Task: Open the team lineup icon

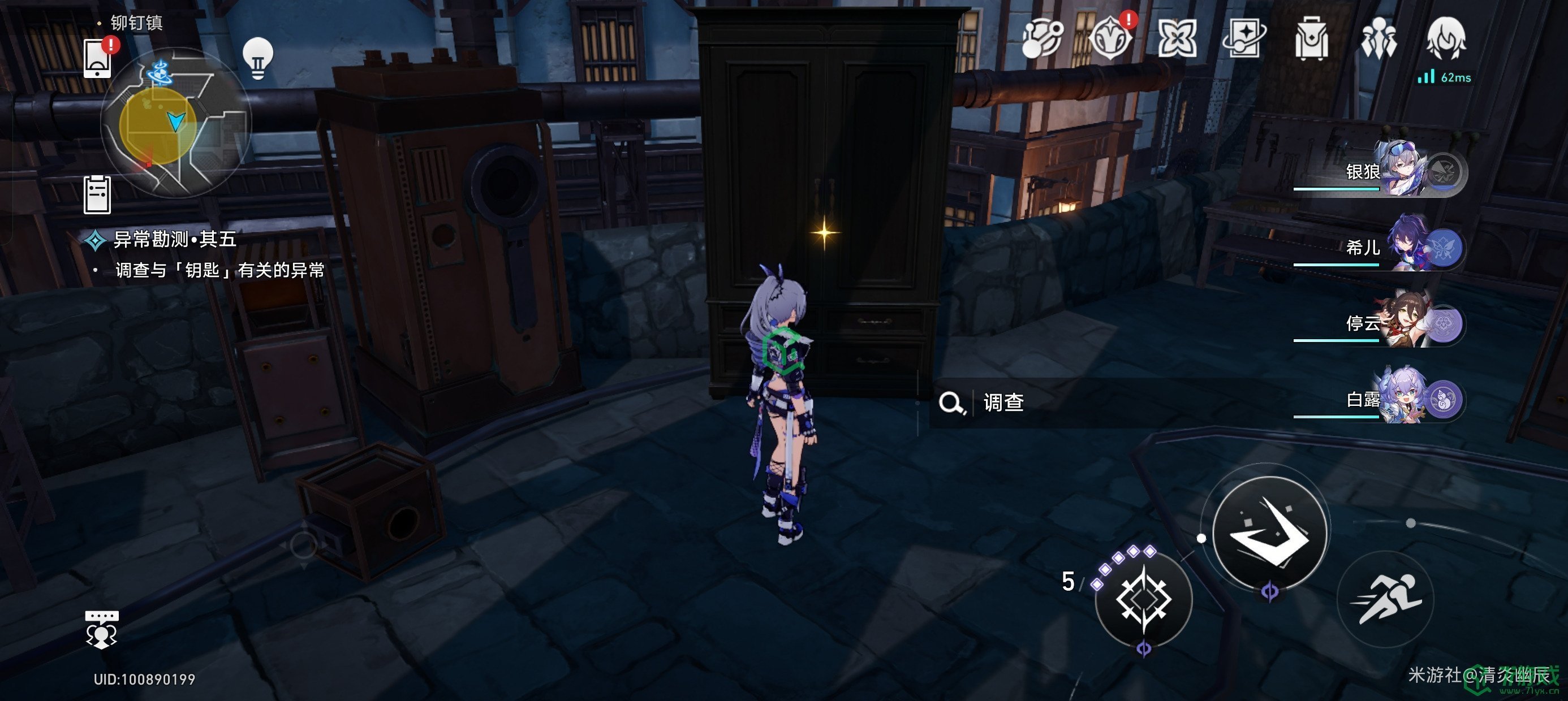Action: (1379, 39)
